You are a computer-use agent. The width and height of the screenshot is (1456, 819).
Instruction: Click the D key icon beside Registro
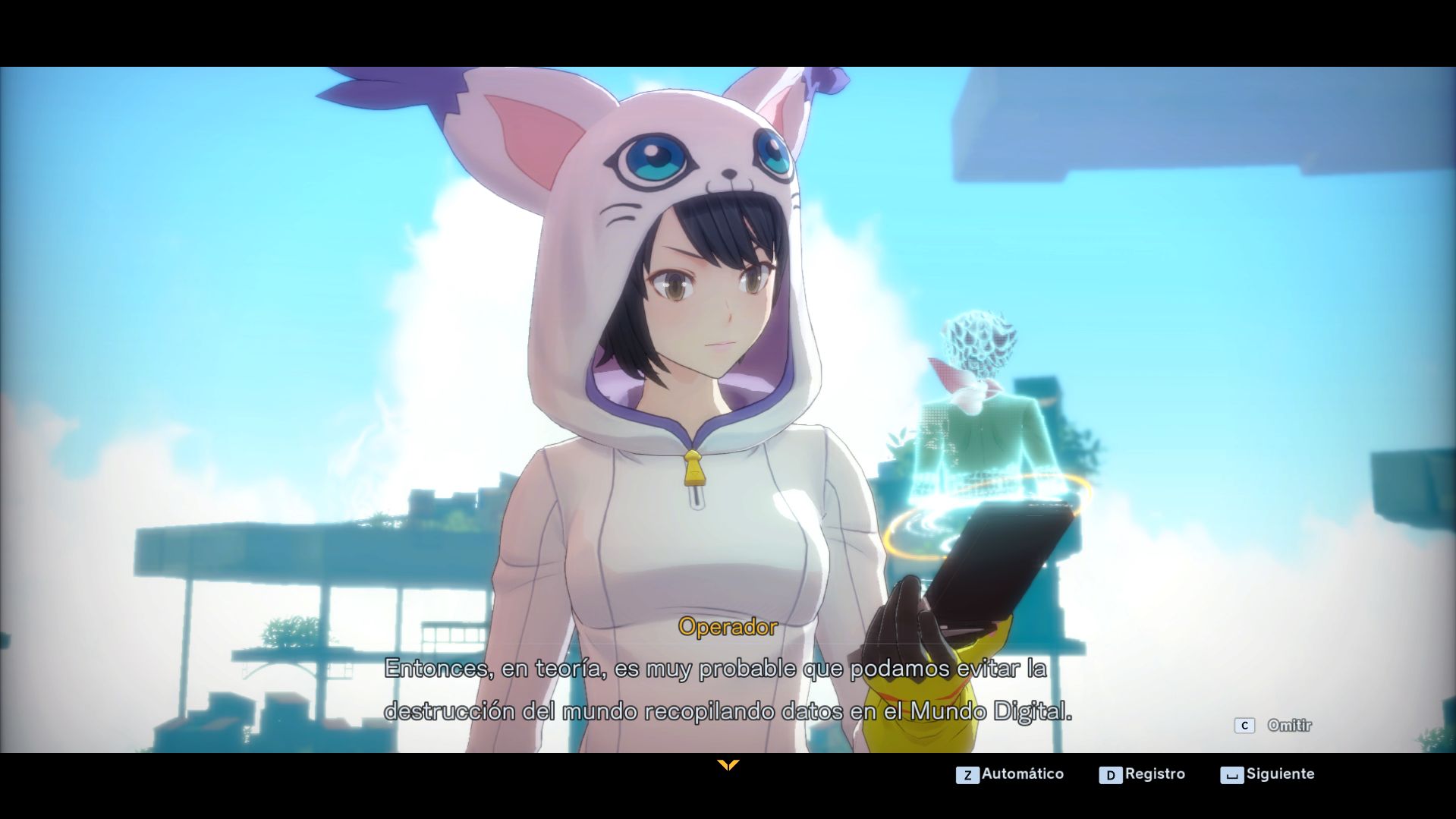tap(1111, 774)
